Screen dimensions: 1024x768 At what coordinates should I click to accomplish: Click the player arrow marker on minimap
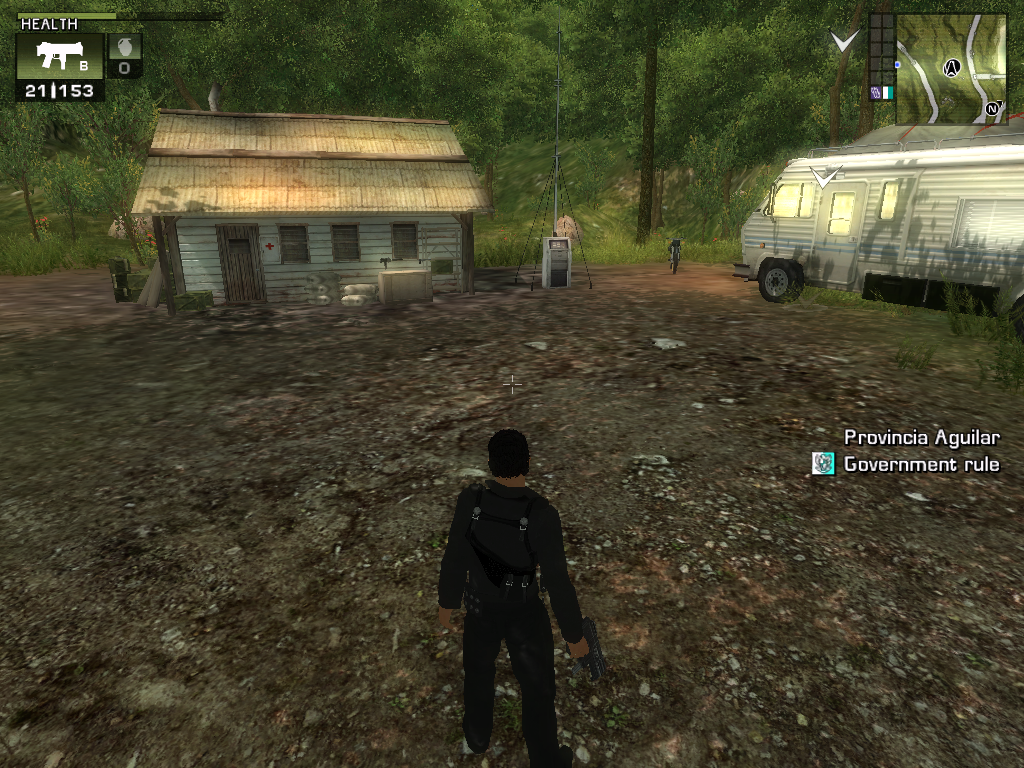[x=952, y=68]
